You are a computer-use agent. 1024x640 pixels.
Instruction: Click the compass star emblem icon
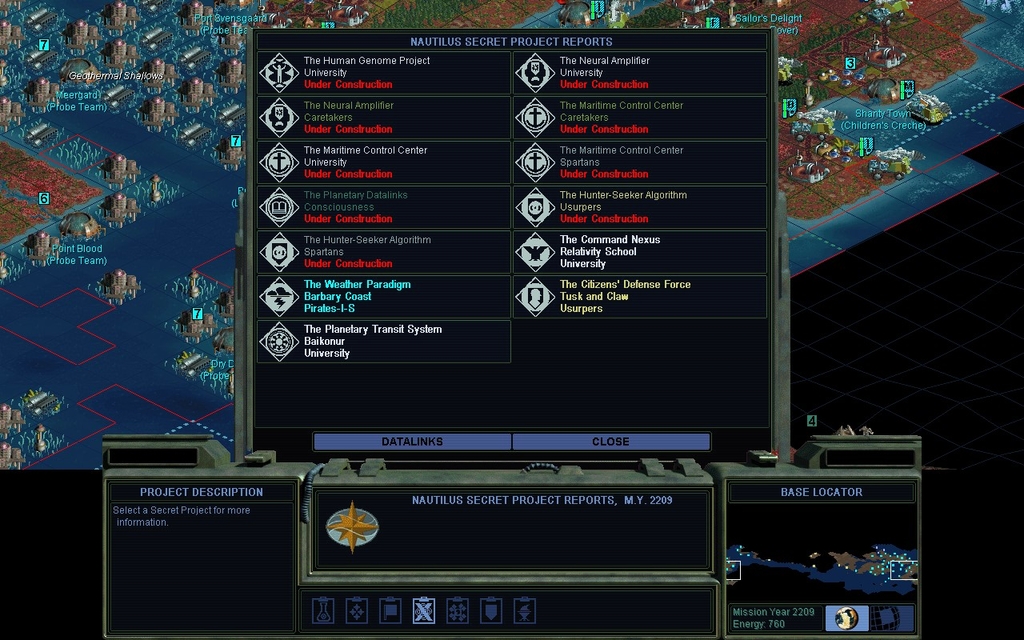pyautogui.click(x=352, y=530)
